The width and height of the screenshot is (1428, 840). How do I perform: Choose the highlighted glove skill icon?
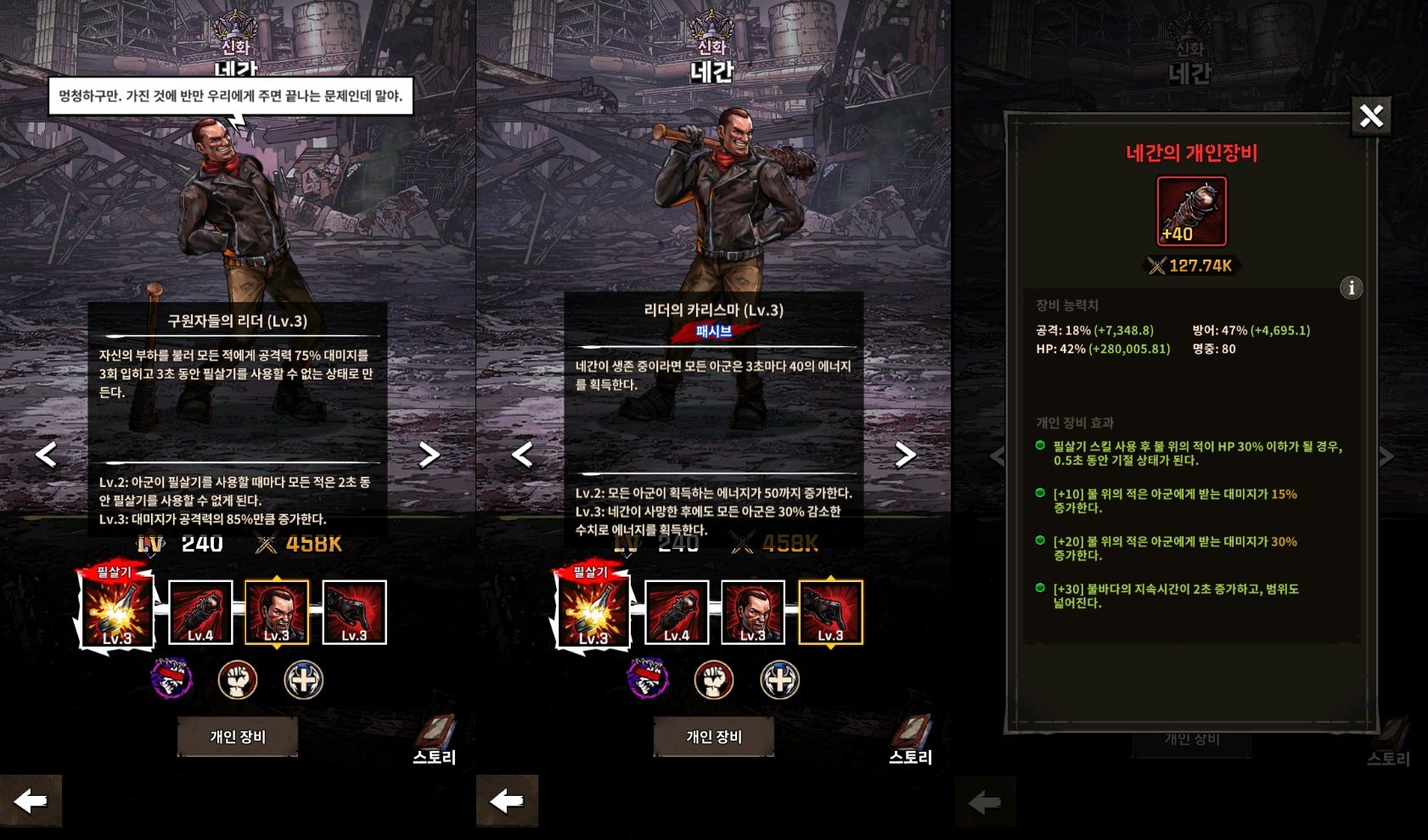(830, 612)
